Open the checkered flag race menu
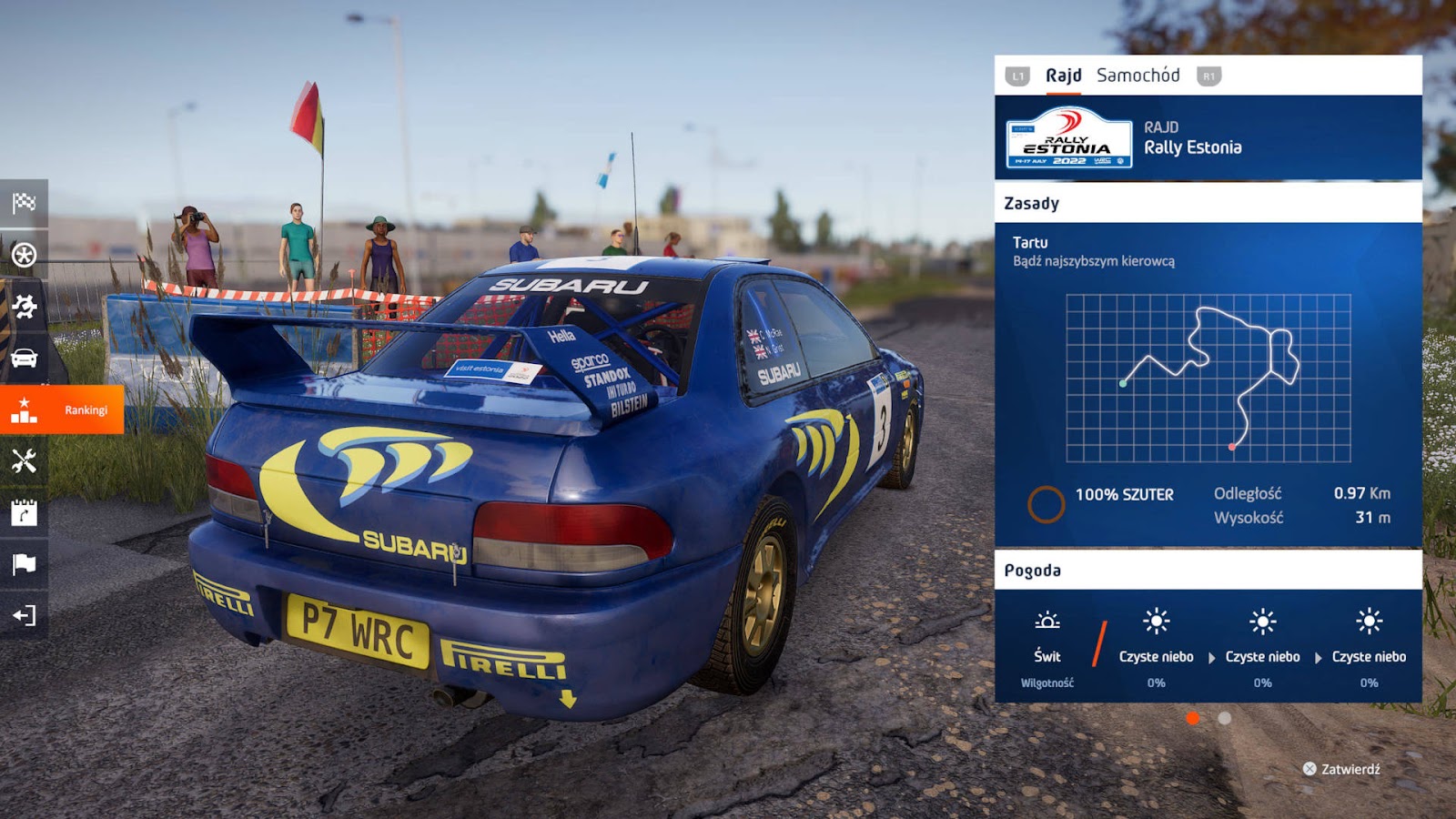This screenshot has height=819, width=1456. [x=24, y=203]
